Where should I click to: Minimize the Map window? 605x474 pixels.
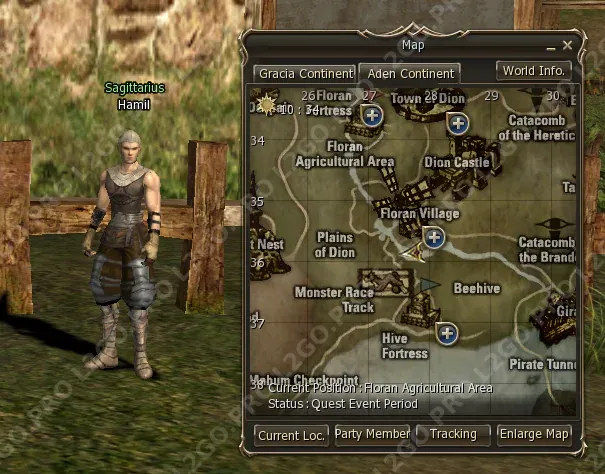point(550,46)
